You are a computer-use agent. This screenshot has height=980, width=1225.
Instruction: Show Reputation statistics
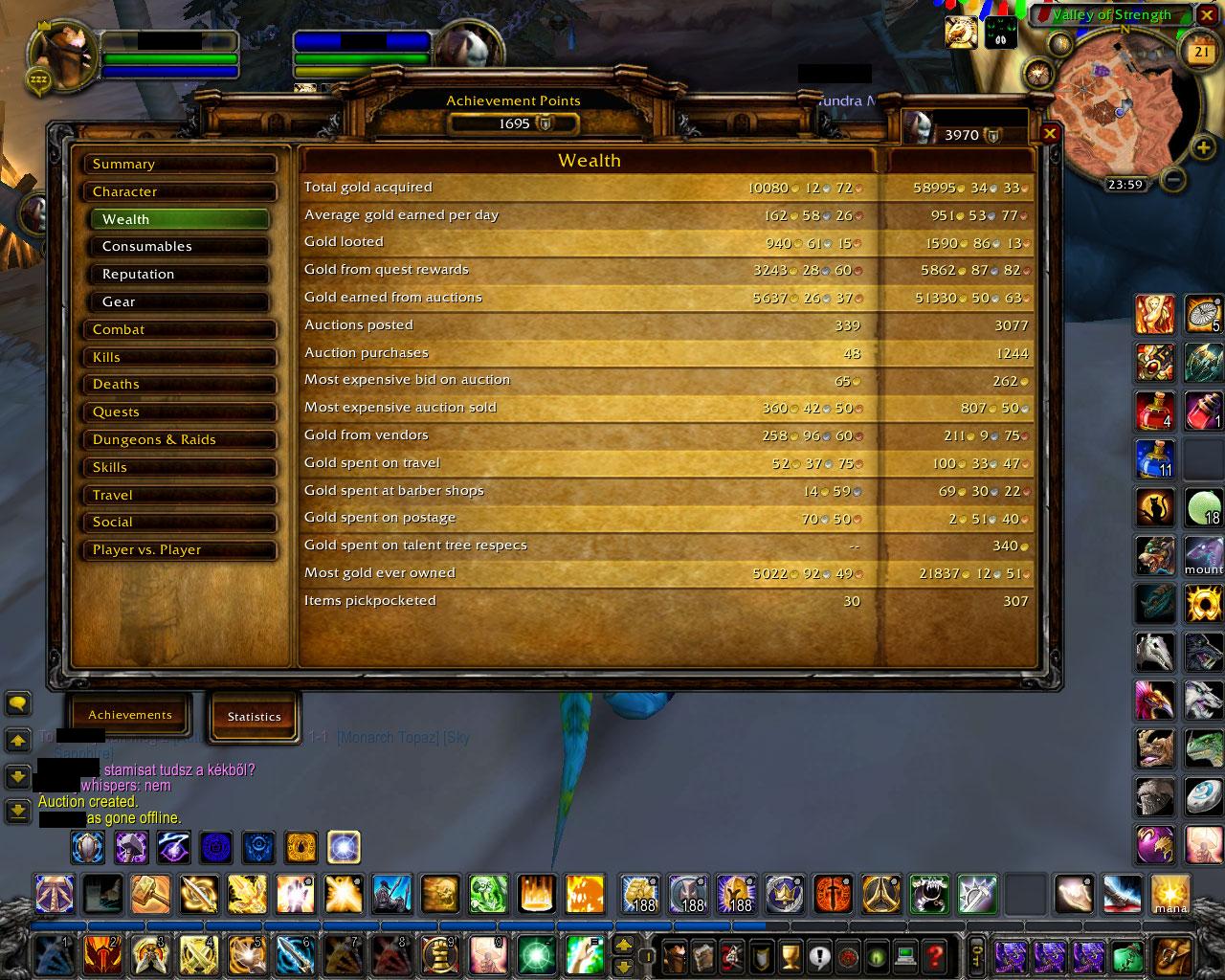(184, 275)
